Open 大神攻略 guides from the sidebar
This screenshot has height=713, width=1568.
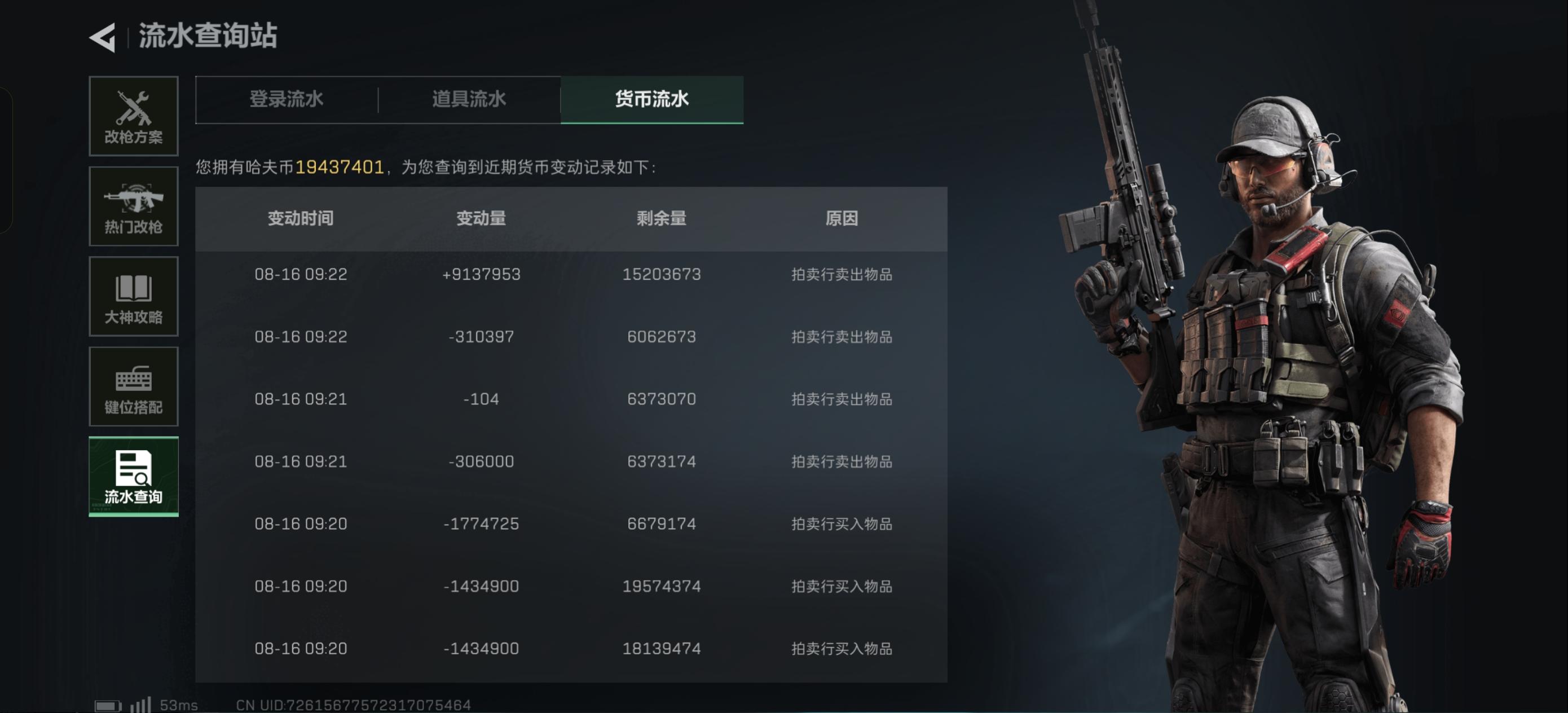(x=134, y=297)
